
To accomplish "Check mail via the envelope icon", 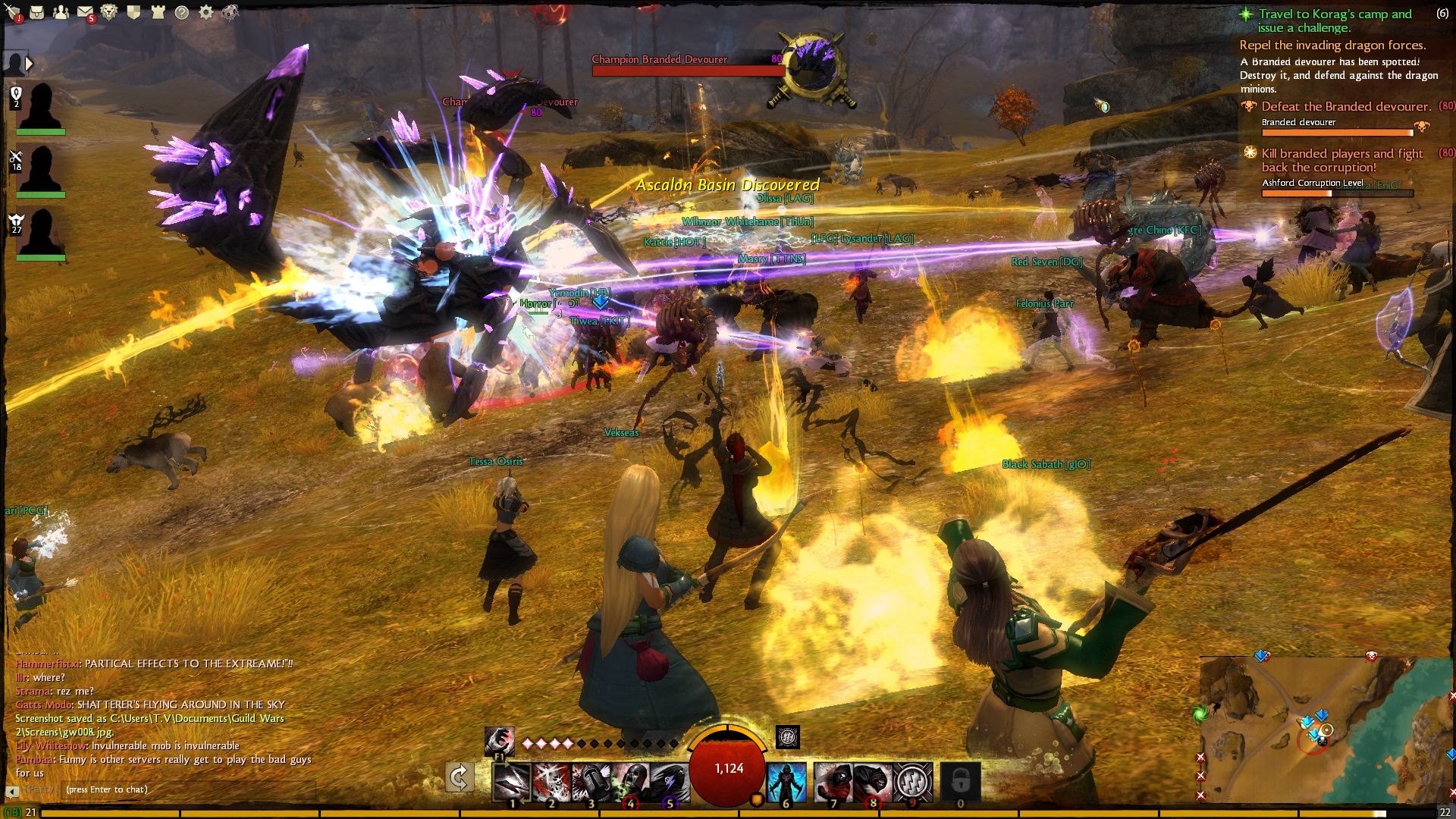I will pyautogui.click(x=85, y=12).
